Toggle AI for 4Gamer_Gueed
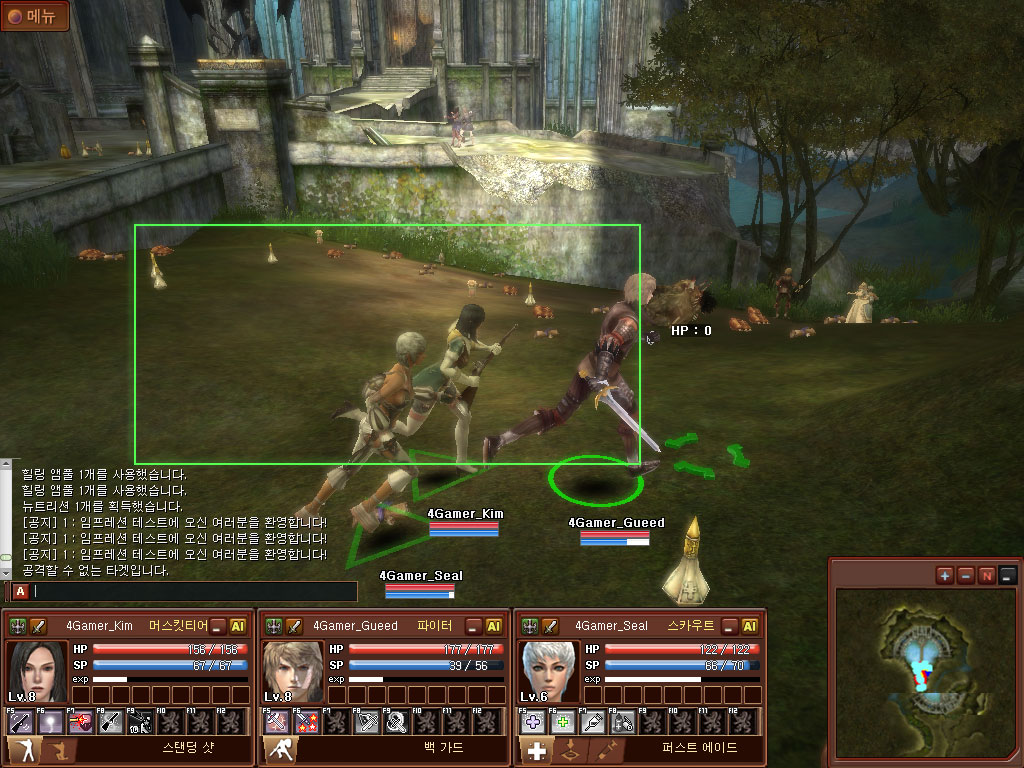This screenshot has height=768, width=1024. click(494, 626)
